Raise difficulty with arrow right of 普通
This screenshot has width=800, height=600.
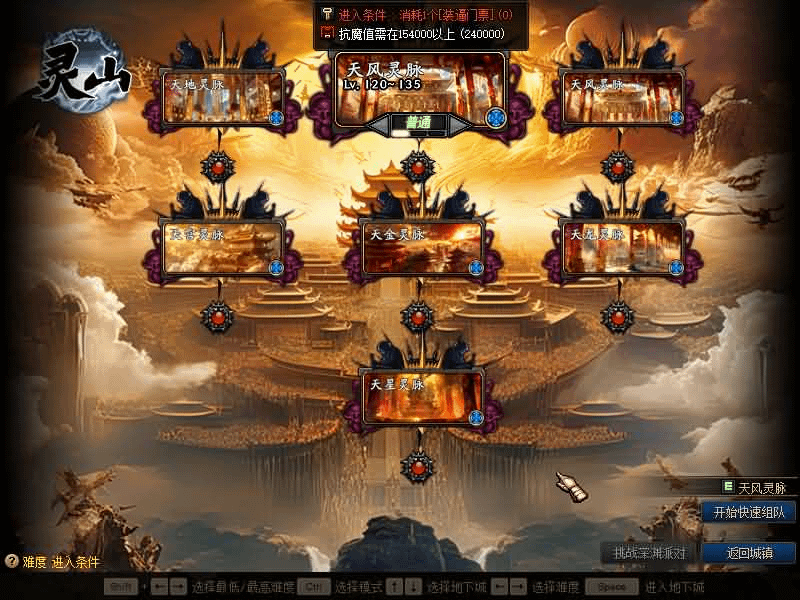click(460, 124)
